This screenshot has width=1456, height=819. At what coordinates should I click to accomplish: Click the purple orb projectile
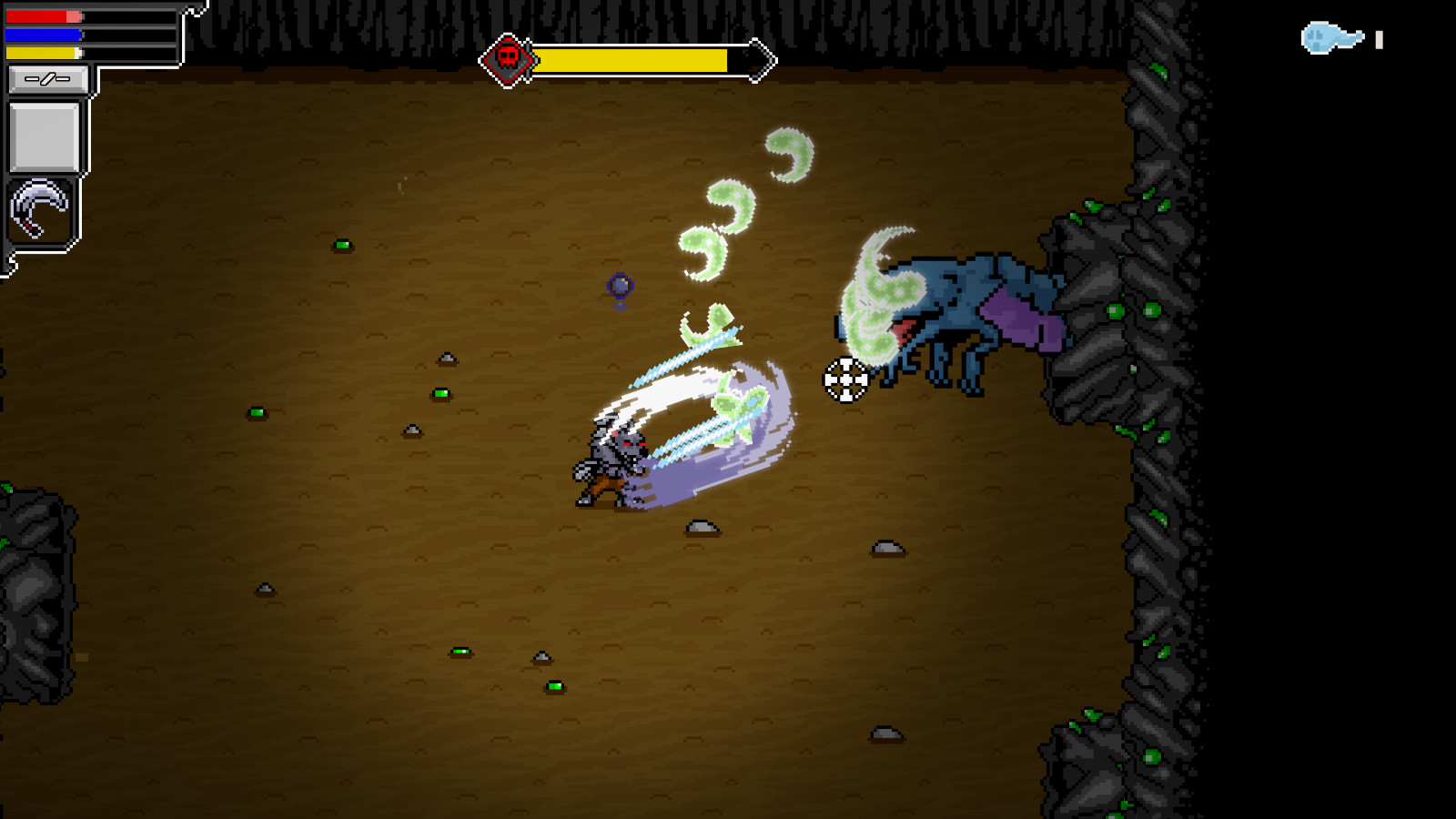(x=618, y=285)
